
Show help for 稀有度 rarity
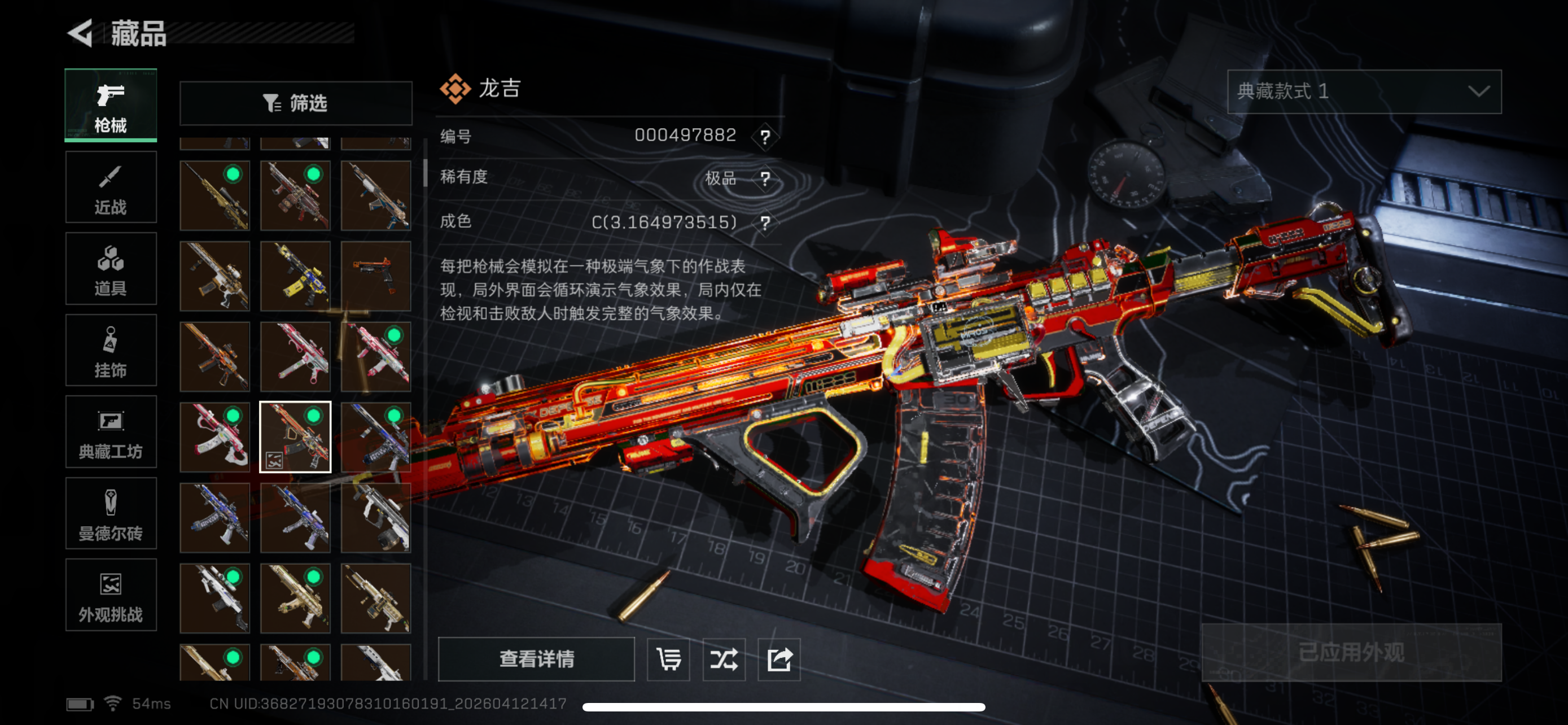coord(765,179)
